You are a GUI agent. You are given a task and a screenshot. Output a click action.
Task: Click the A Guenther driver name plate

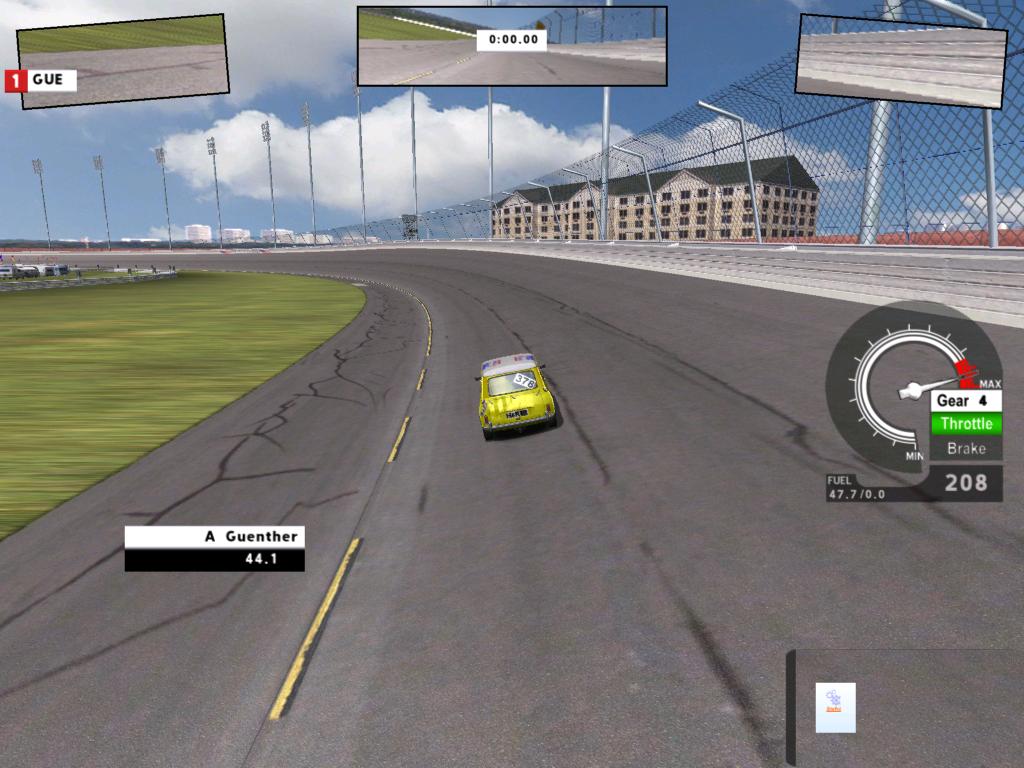[214, 537]
